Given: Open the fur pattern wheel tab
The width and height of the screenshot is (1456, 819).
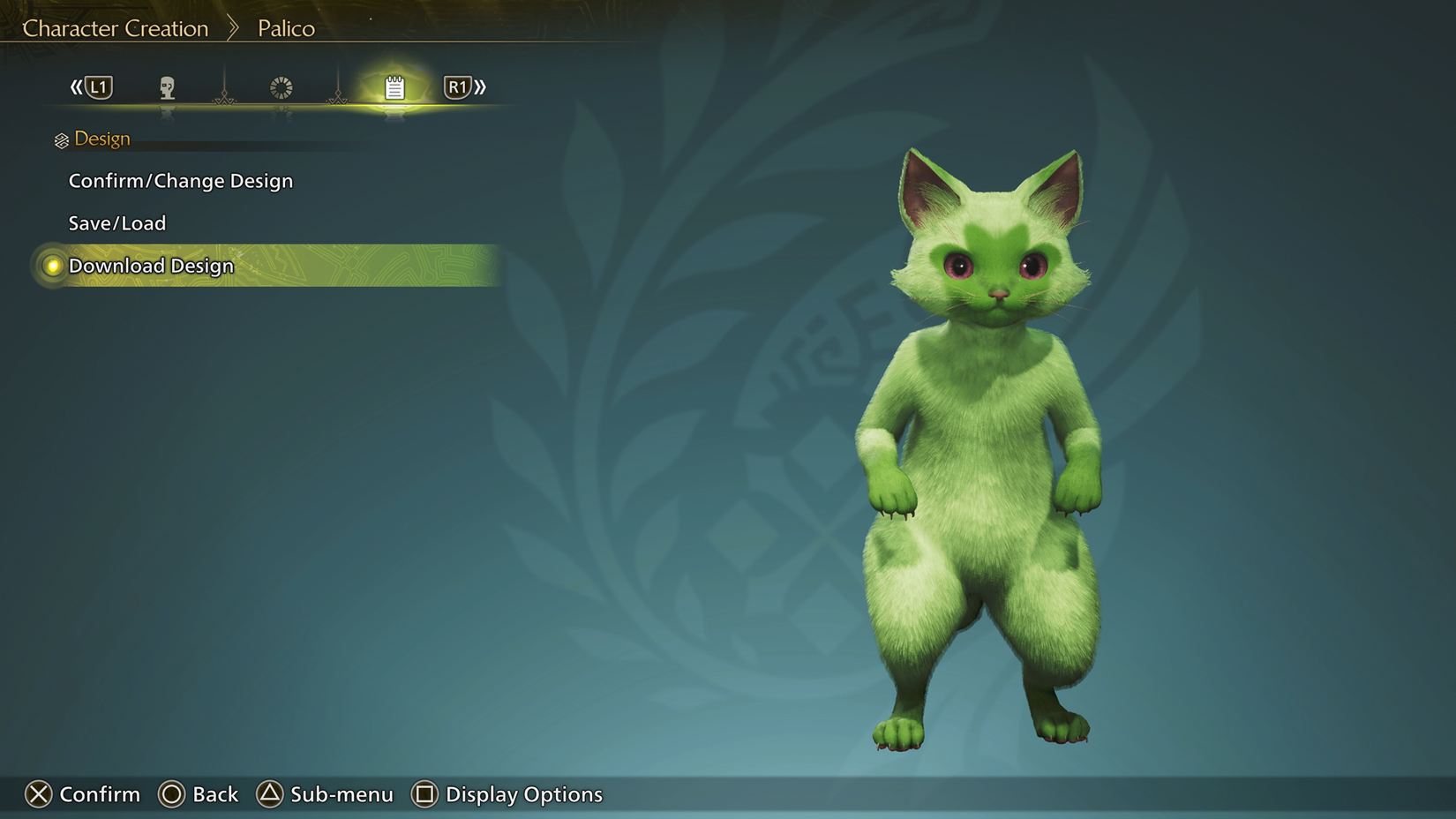Looking at the screenshot, I should click(281, 87).
